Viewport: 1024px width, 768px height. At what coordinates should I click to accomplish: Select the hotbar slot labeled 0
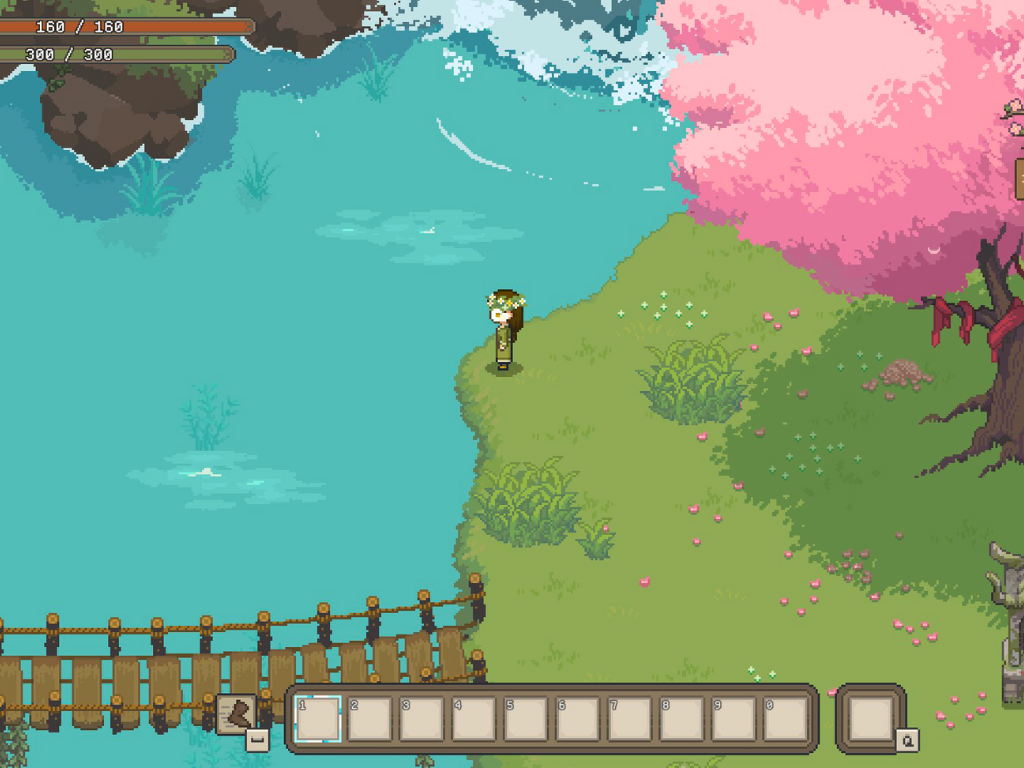(785, 718)
